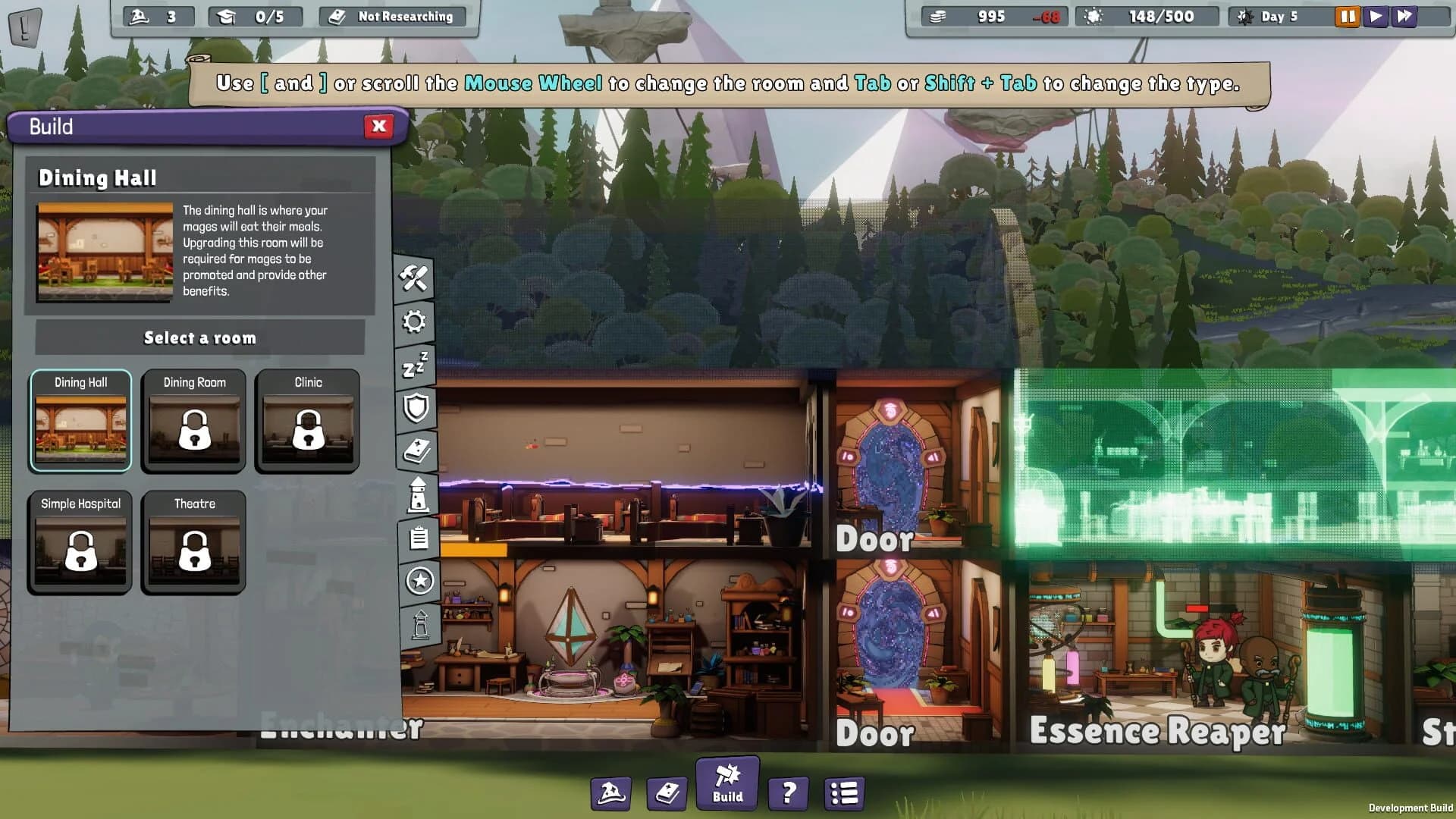Set game to normal play speed
1456x819 pixels.
click(1375, 16)
